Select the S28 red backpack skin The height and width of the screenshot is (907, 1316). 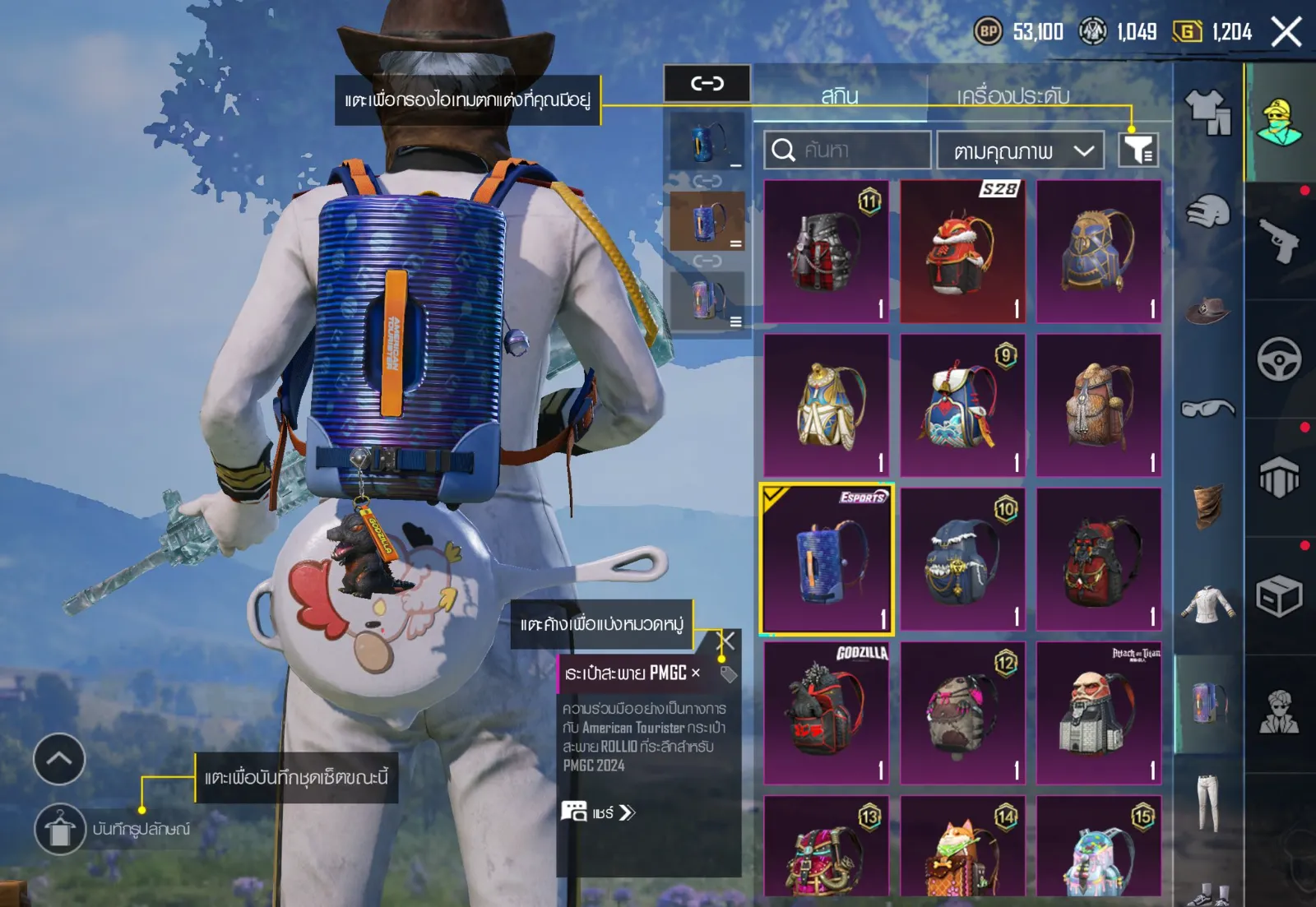[962, 251]
